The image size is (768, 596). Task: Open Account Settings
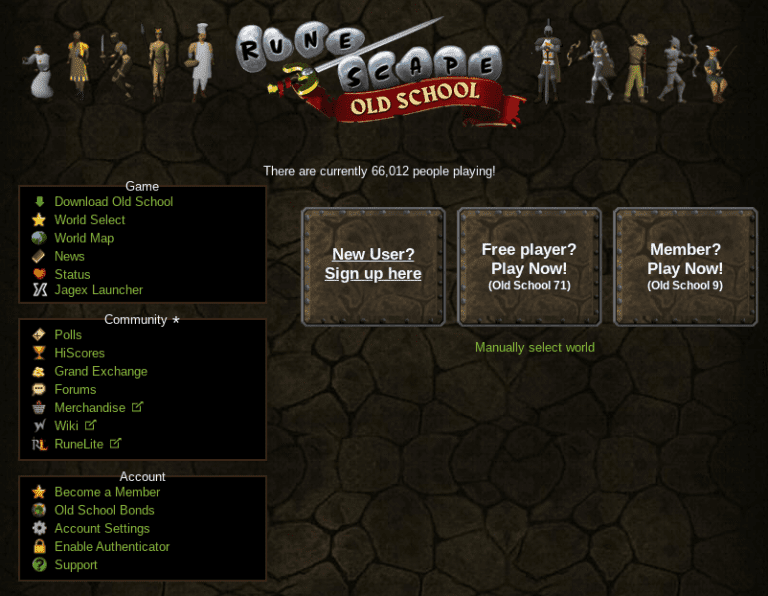(x=102, y=528)
